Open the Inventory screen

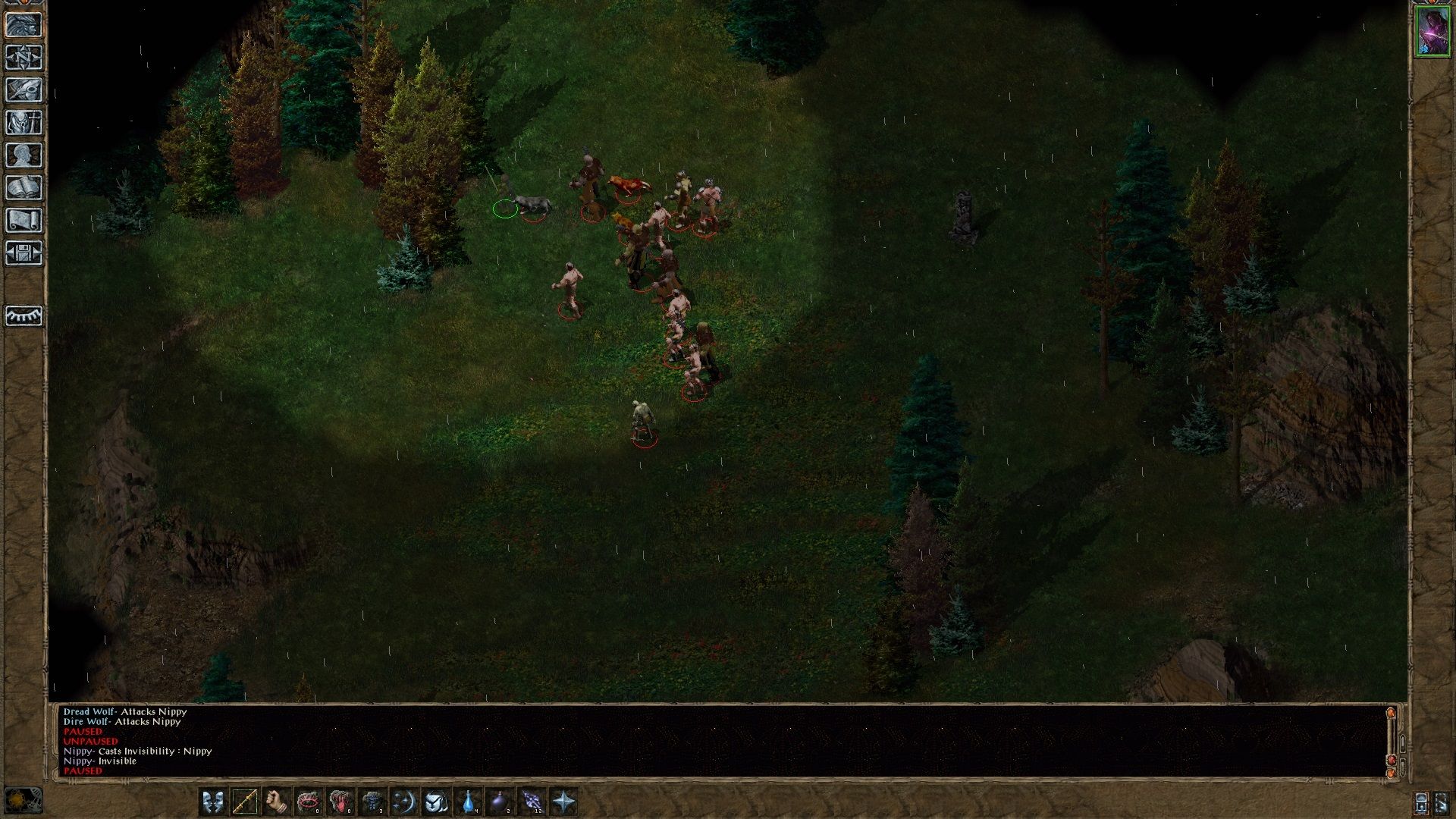[x=23, y=121]
